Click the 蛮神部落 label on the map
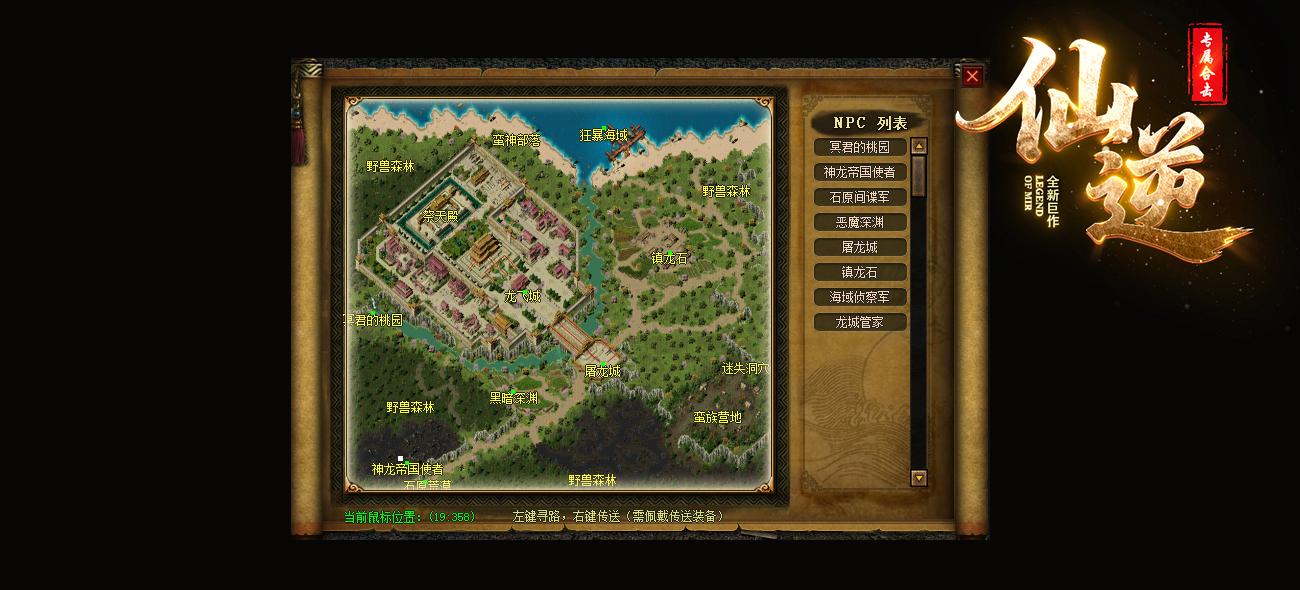 tap(516, 141)
